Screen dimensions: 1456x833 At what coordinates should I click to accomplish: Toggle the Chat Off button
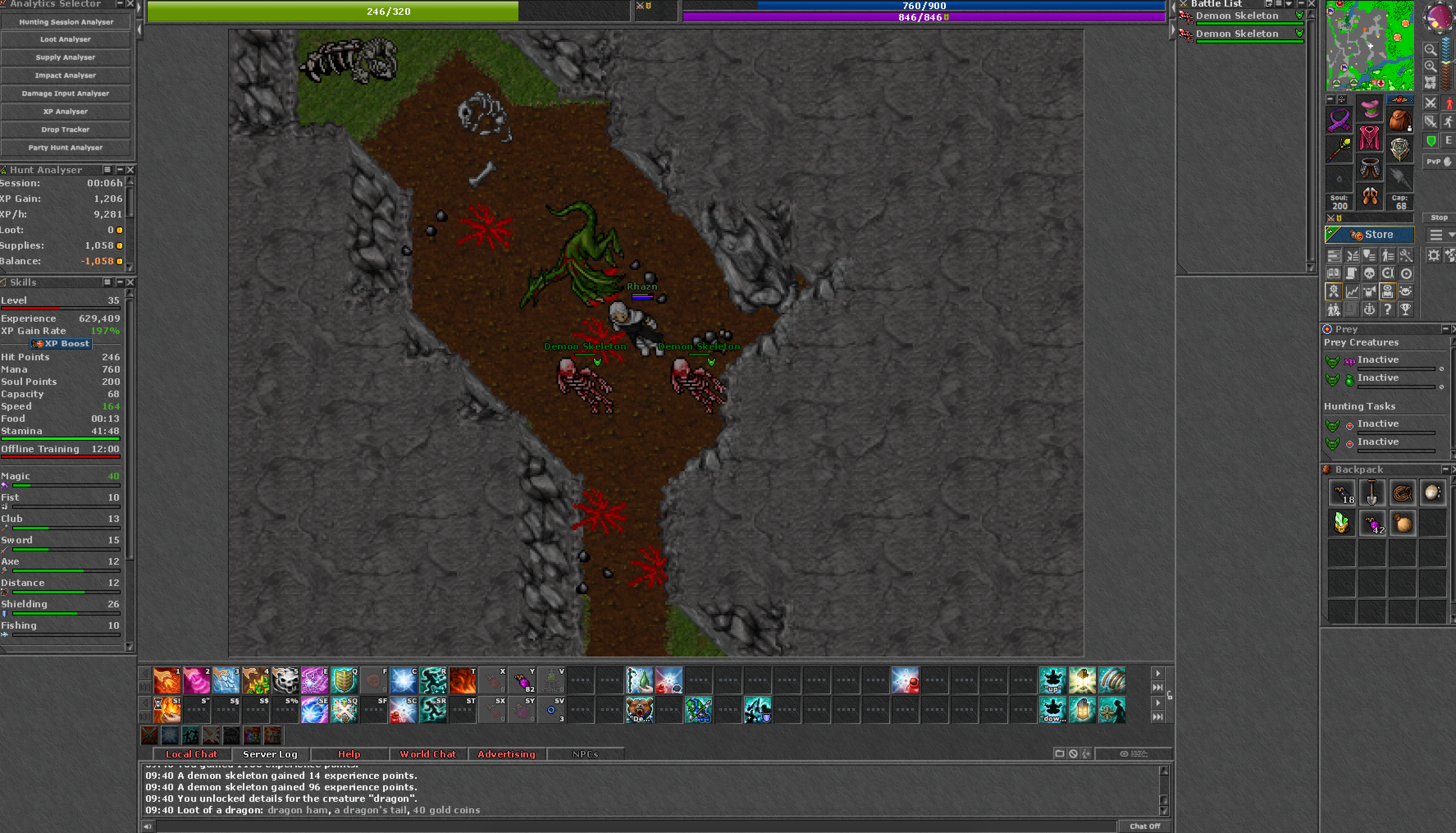(x=1144, y=826)
